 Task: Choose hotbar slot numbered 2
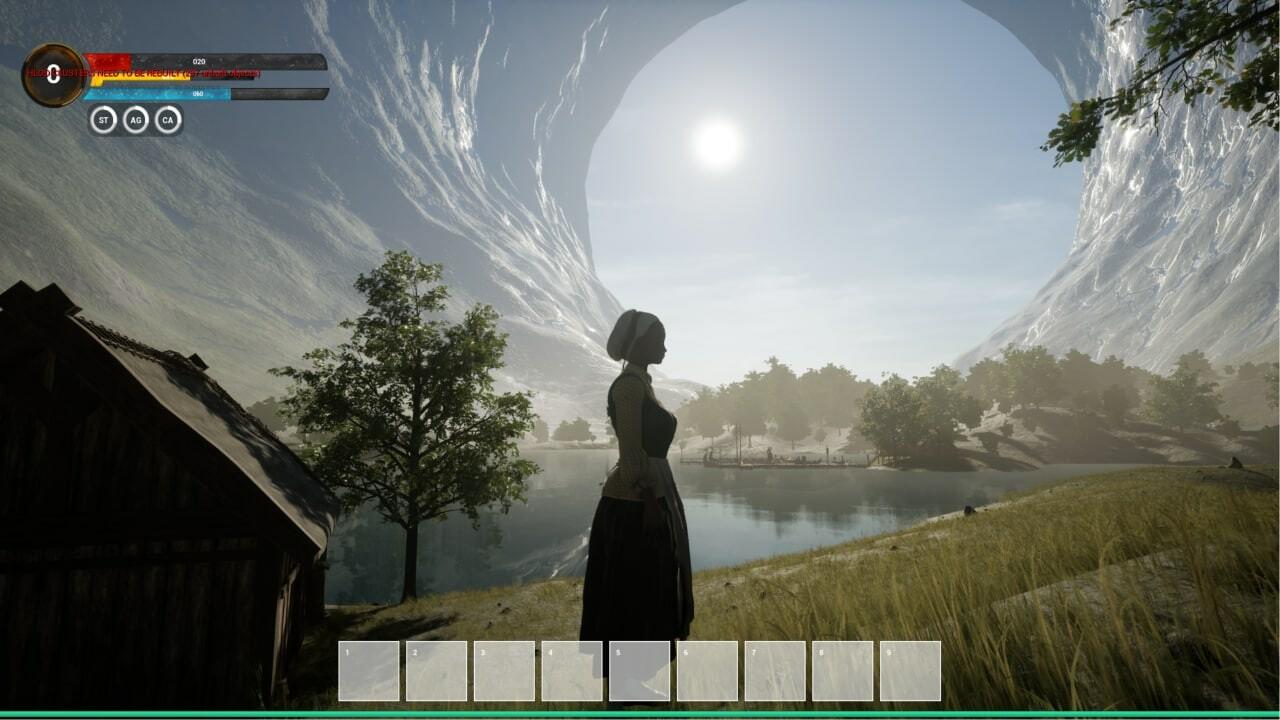pyautogui.click(x=437, y=671)
